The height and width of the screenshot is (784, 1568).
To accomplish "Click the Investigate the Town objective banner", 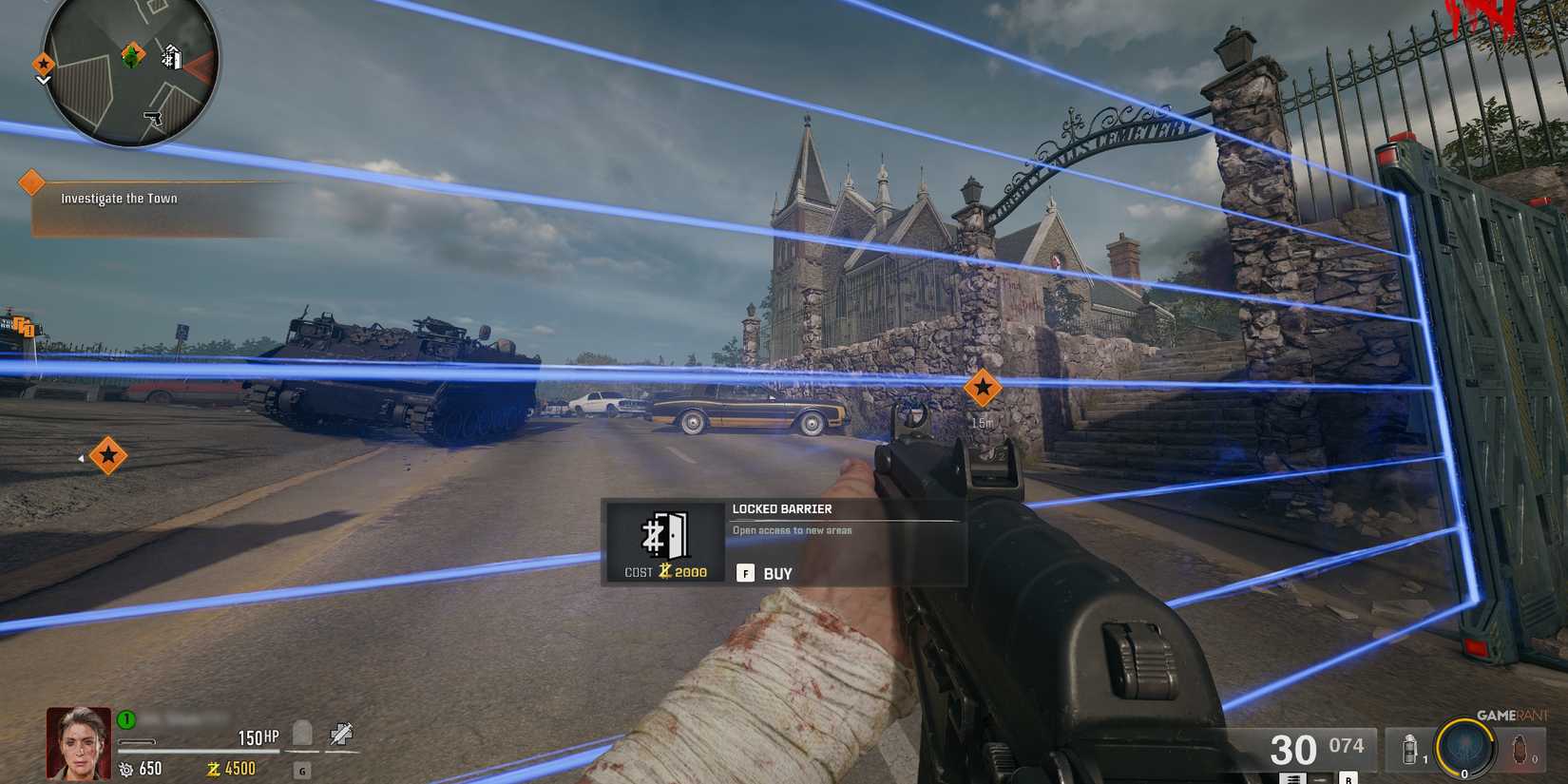I will coord(119,198).
